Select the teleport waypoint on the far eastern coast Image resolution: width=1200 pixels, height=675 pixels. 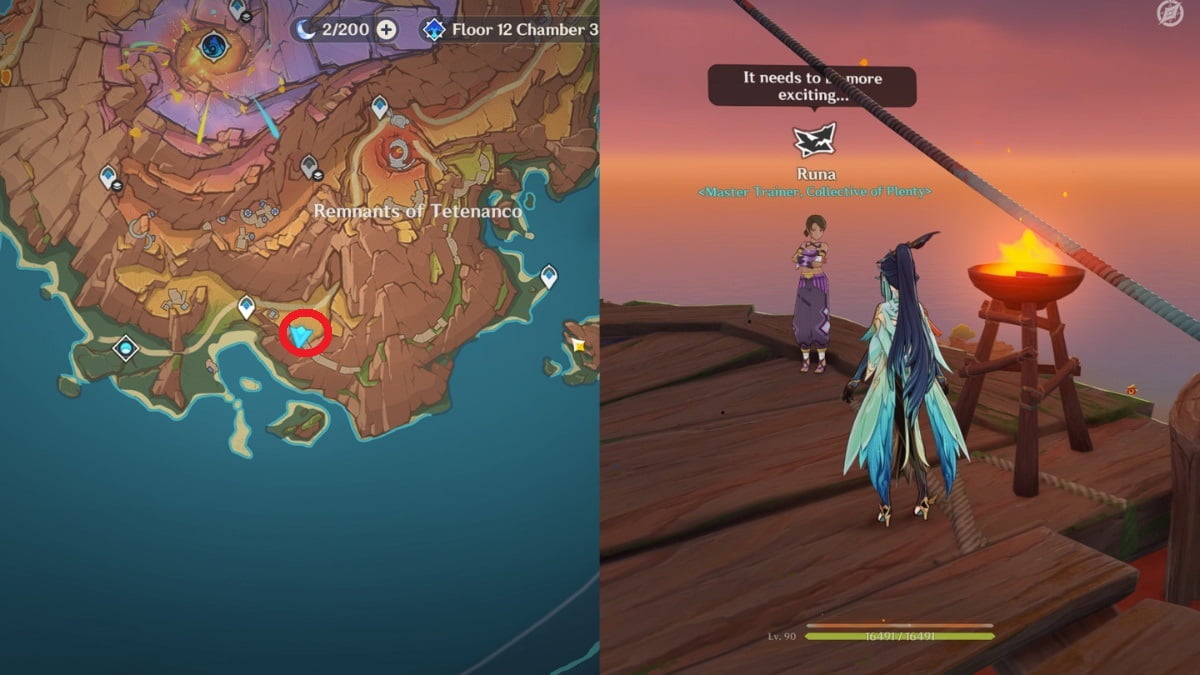pos(549,276)
